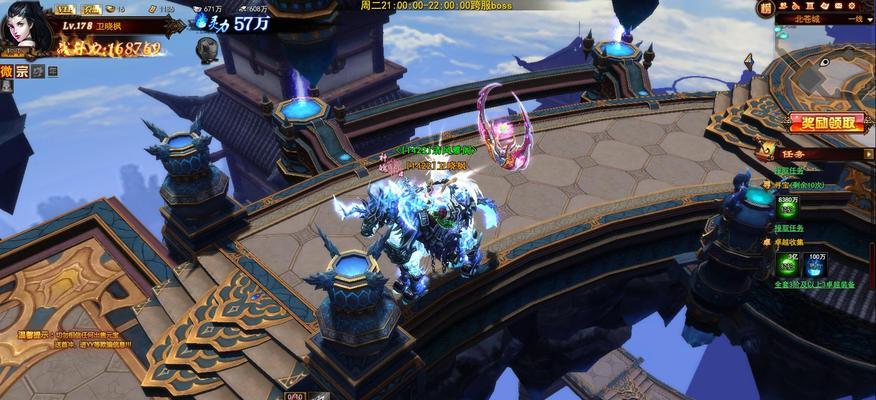Click the round 榜 ranking button
The width and height of the screenshot is (876, 400).
(765, 9)
